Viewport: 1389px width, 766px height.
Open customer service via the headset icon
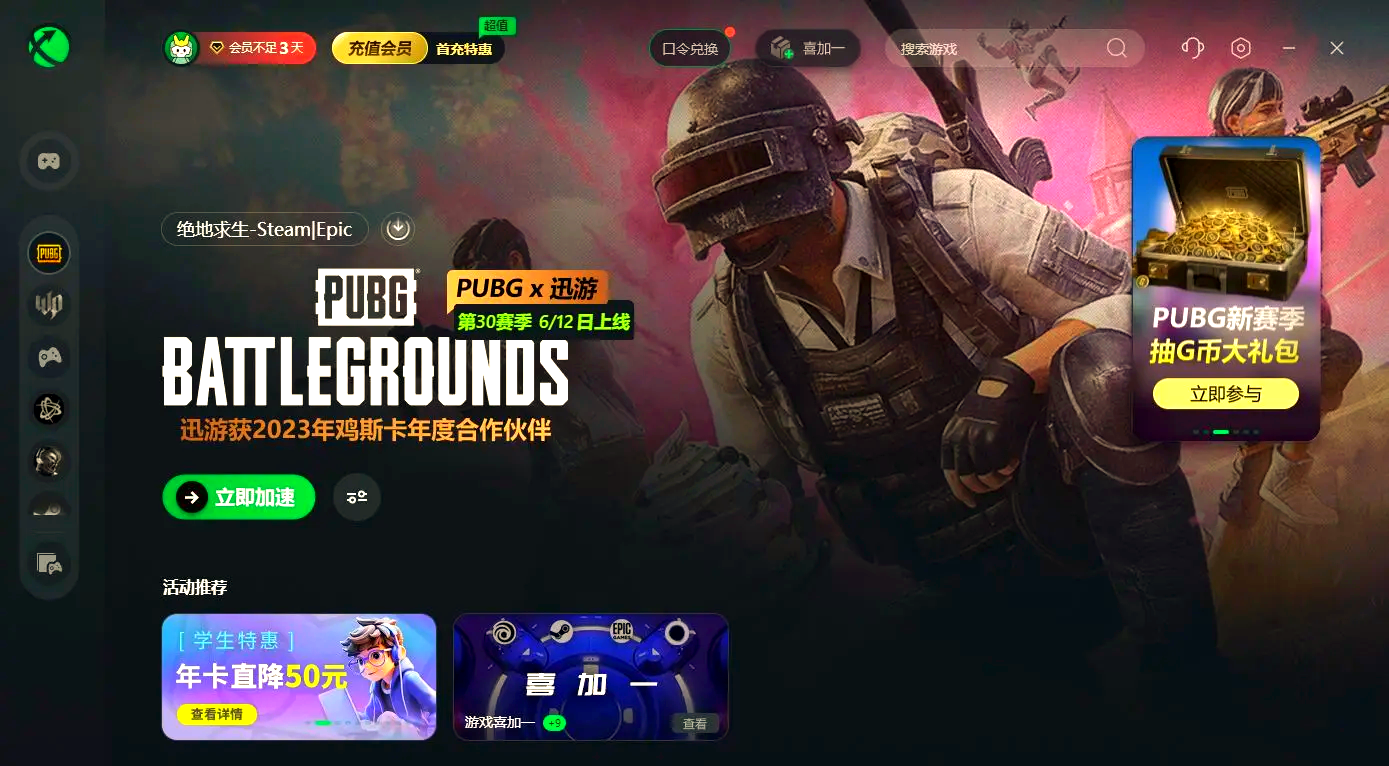(x=1191, y=47)
